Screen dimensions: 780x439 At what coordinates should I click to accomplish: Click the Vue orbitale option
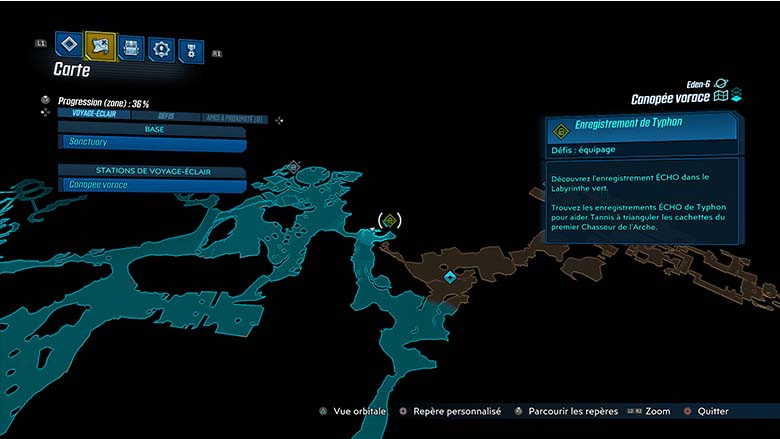pos(356,411)
